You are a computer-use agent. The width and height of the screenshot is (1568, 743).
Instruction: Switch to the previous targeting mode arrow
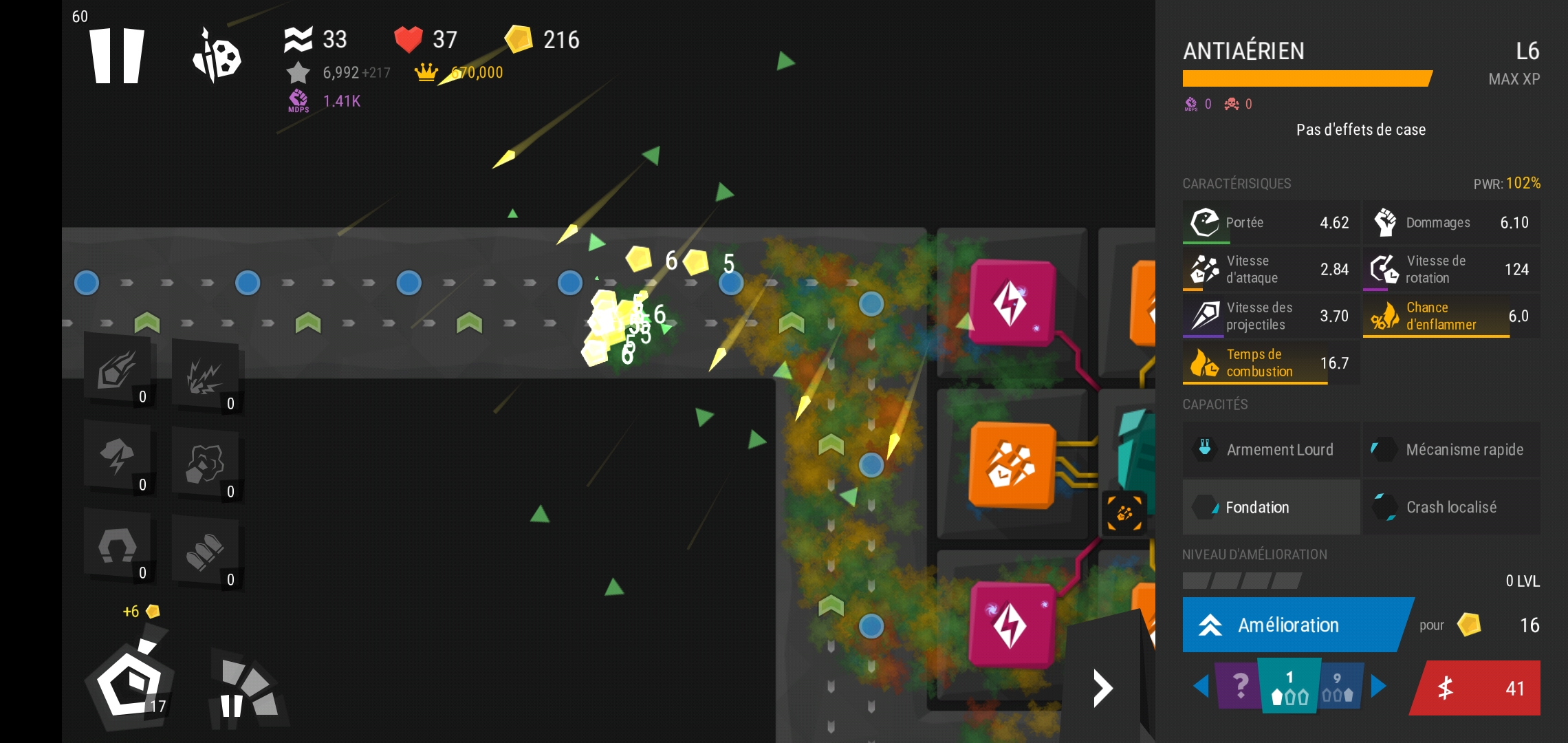1201,686
